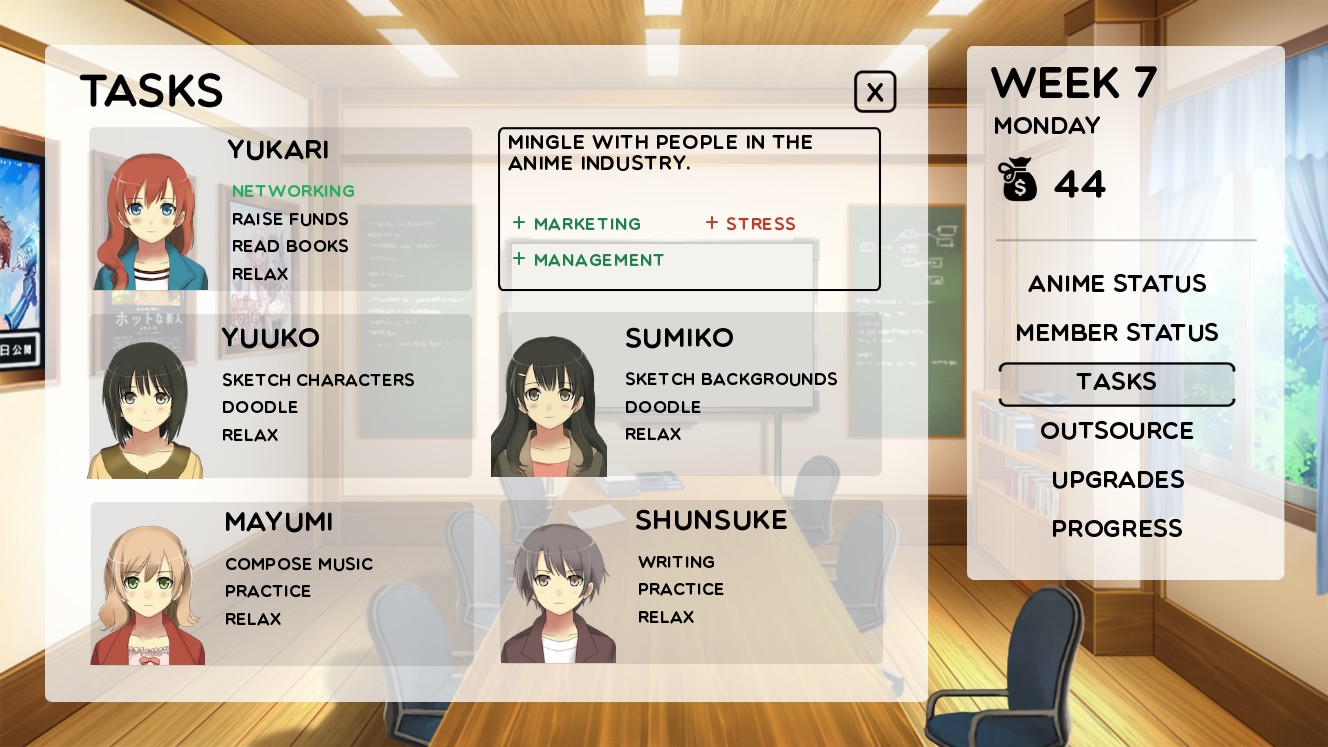
Task: Click Shunsuke's character portrait
Action: click(560, 590)
